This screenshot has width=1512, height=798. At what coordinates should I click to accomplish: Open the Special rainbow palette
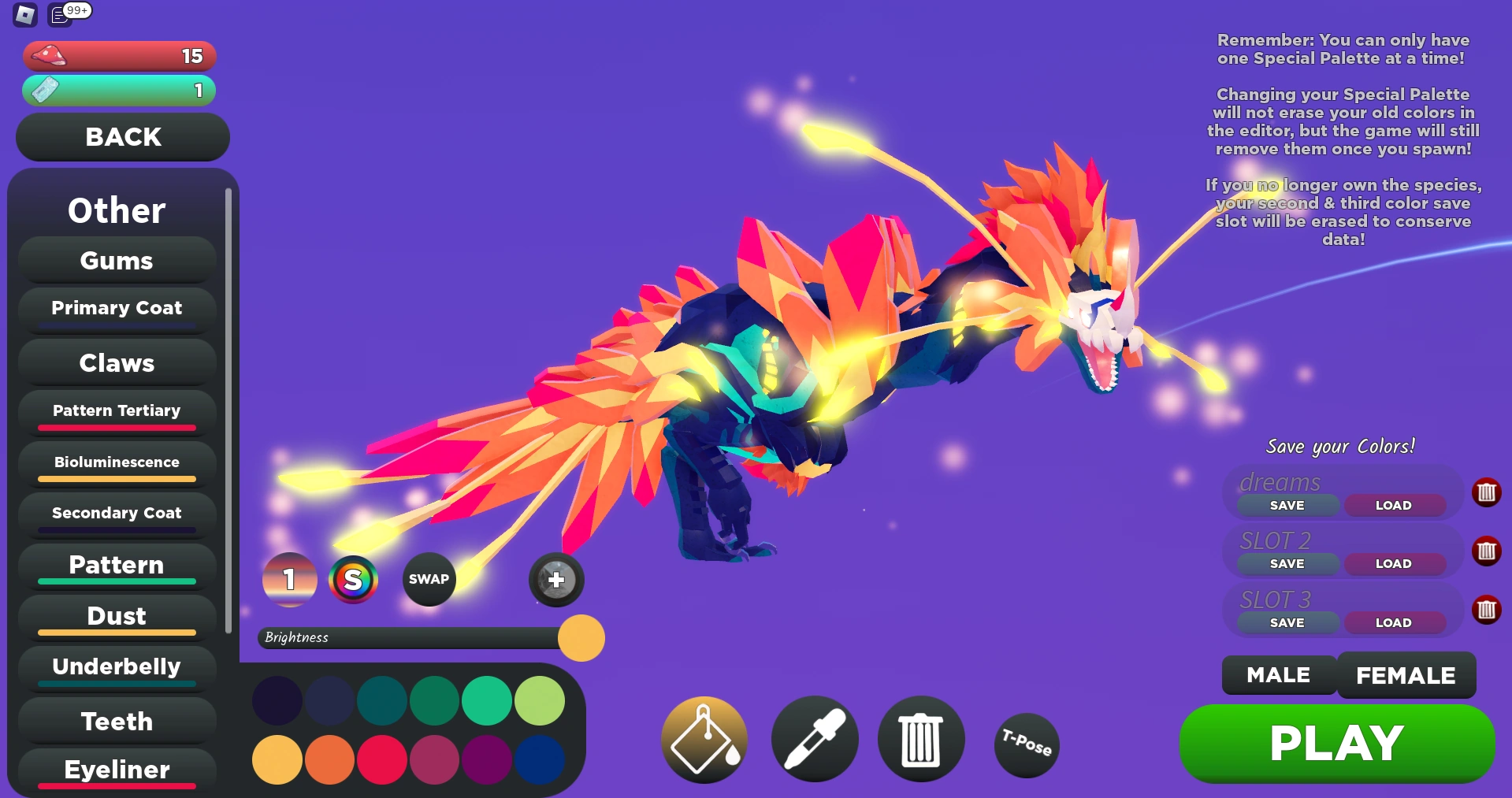353,580
